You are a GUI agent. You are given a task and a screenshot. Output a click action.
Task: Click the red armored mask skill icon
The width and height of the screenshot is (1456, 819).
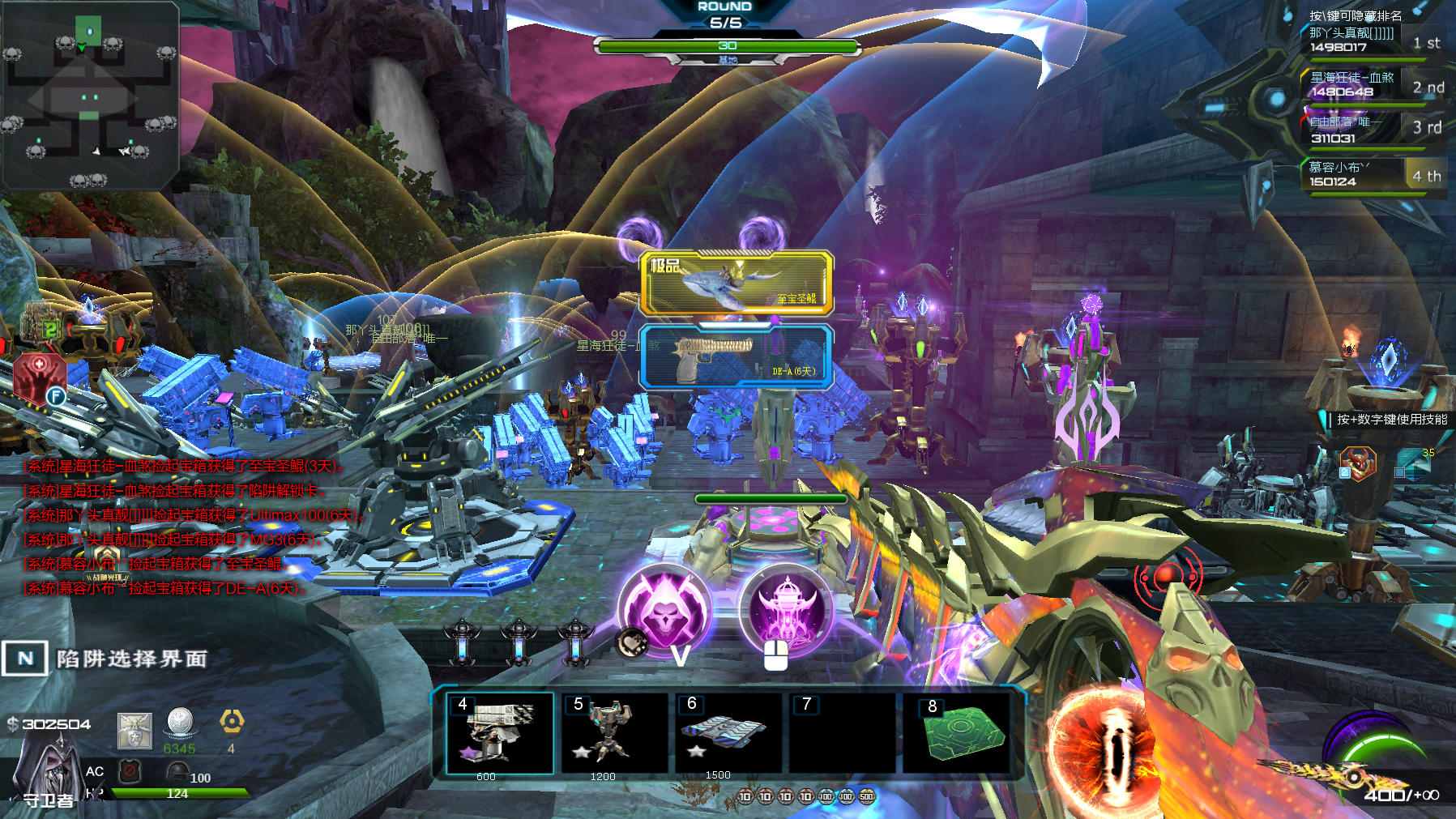click(x=1358, y=464)
